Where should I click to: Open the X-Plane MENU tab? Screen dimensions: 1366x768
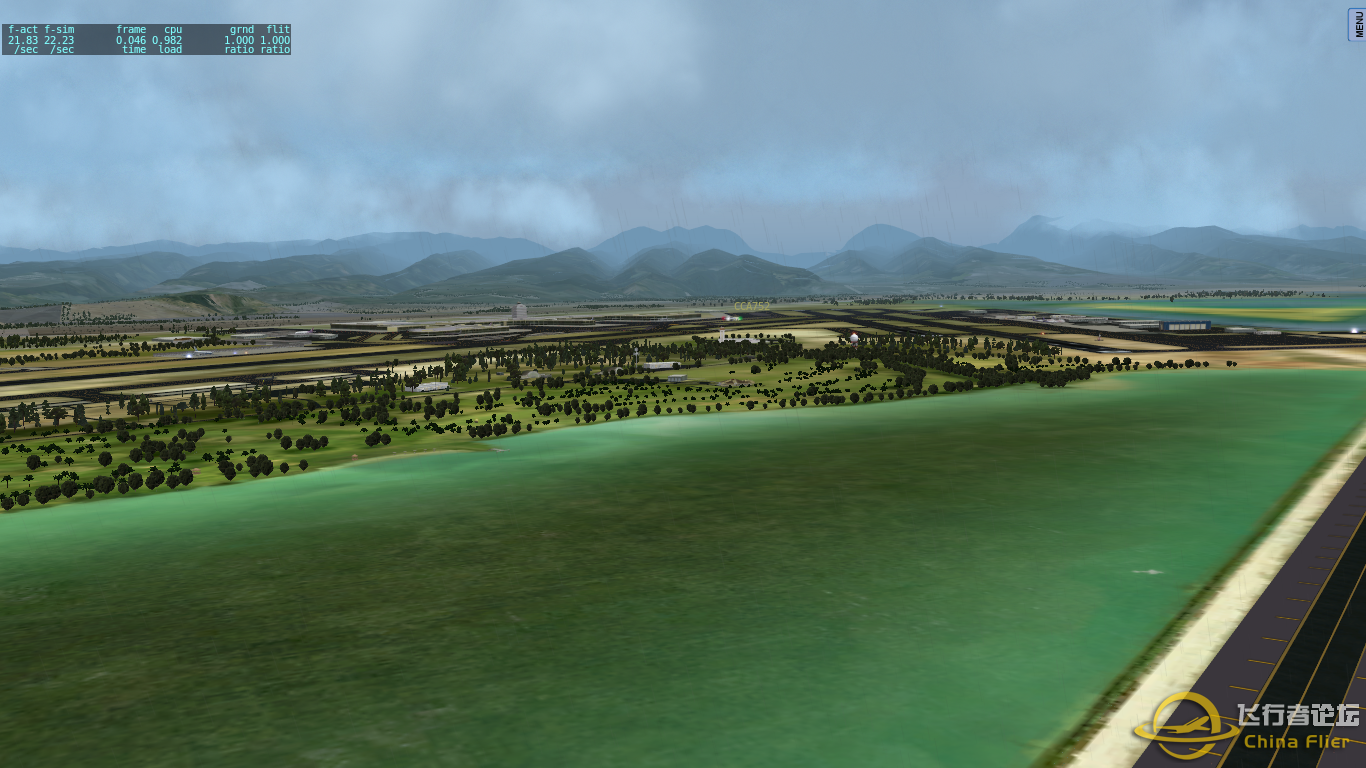point(1358,22)
